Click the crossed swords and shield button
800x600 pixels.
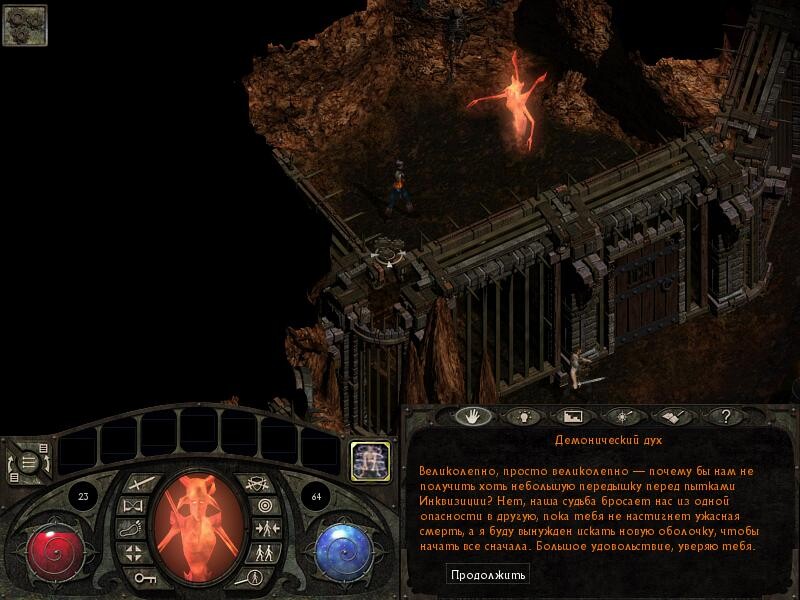[258, 485]
